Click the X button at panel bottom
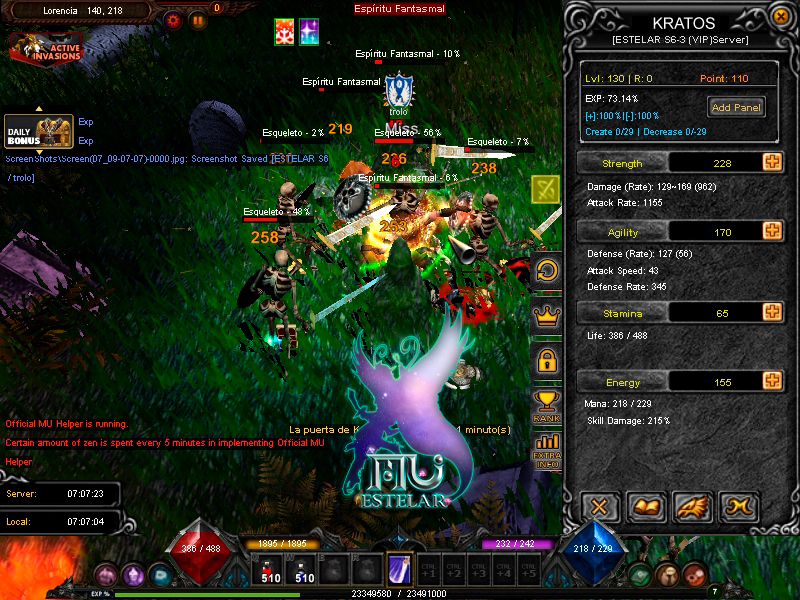Viewport: 800px width, 600px height. tap(600, 507)
